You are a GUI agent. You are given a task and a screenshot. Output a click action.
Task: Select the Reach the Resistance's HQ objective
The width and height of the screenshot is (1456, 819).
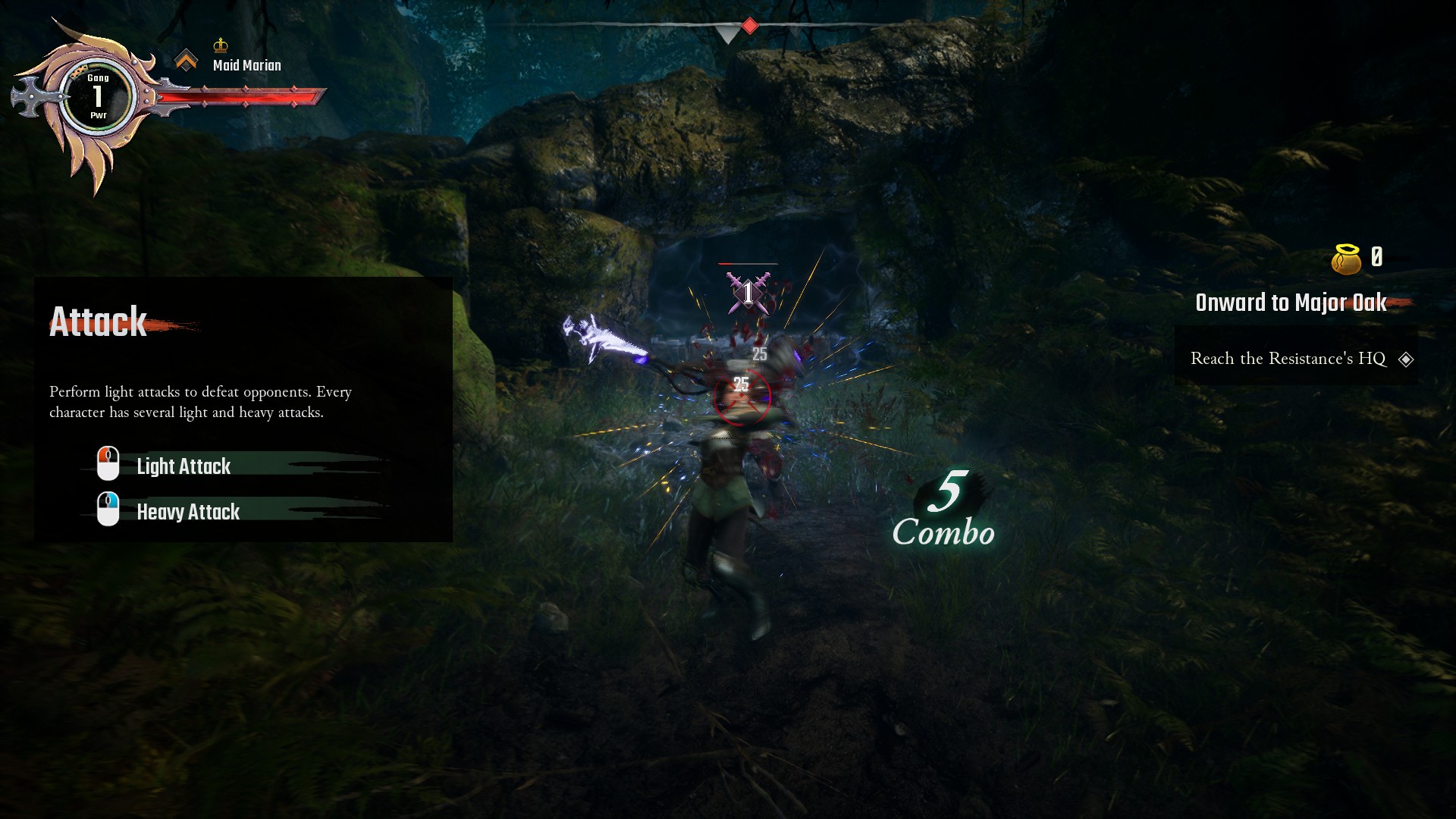pyautogui.click(x=1288, y=359)
